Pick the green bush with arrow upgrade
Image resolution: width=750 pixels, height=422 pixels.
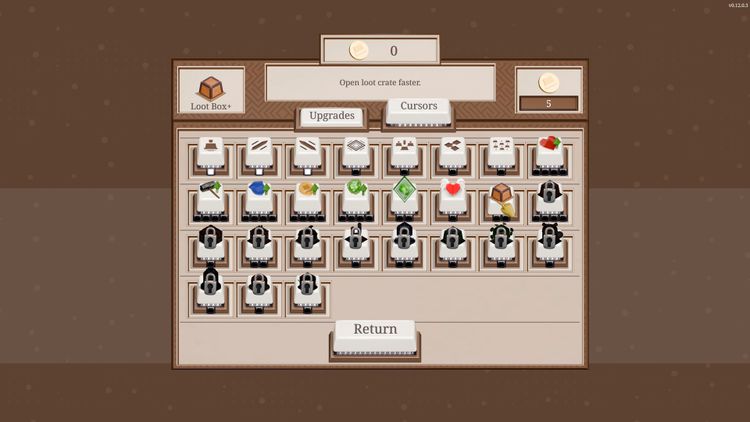click(356, 194)
